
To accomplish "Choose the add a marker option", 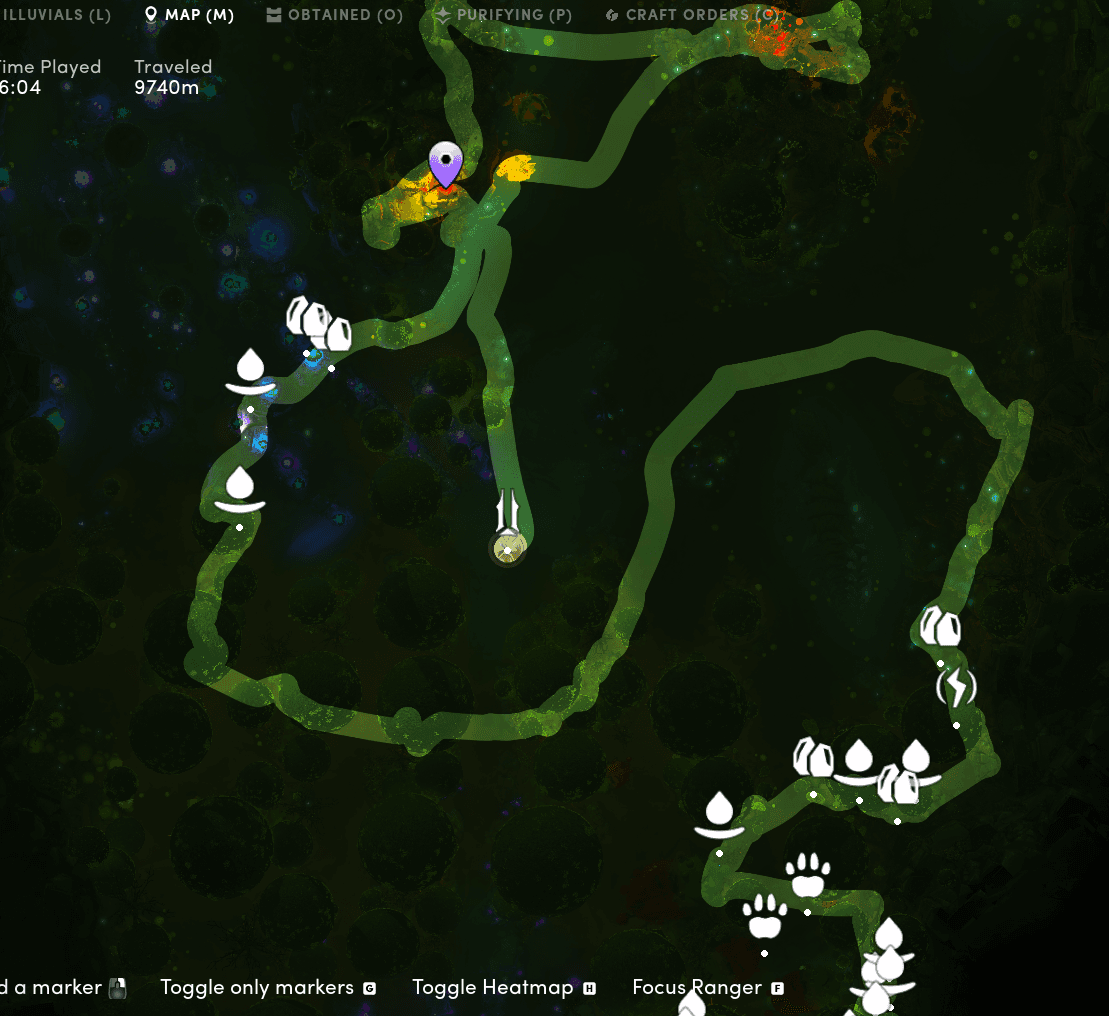I will coord(60,988).
